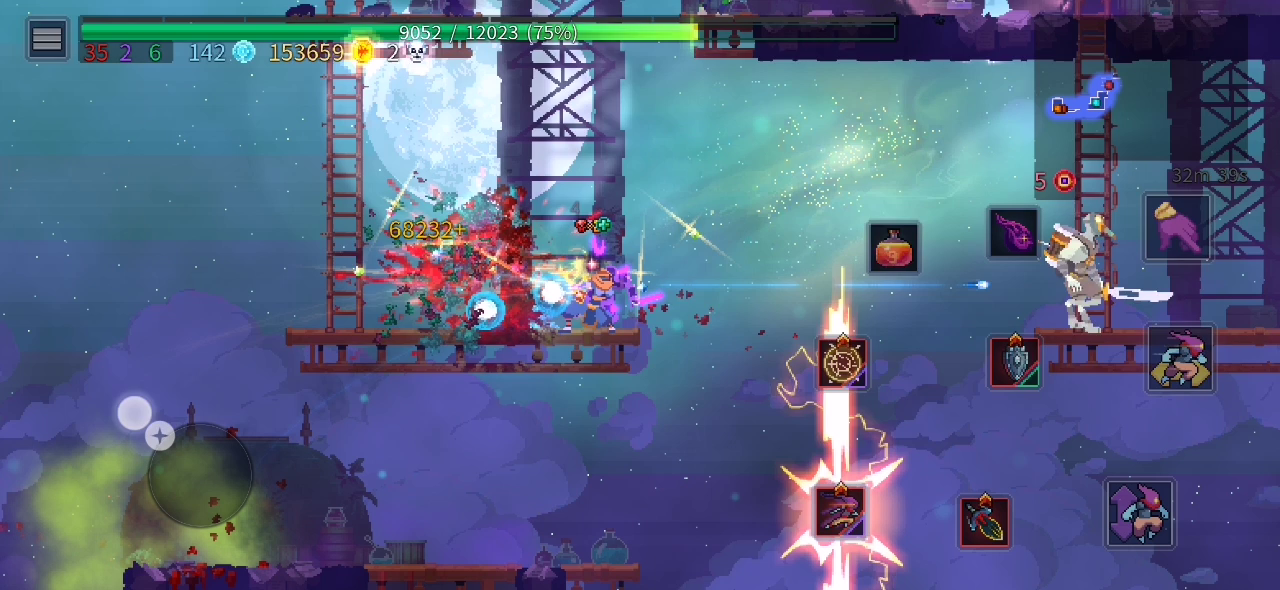1280x590 pixels.
Task: Touch the virtual movement joystick
Action: pos(199,475)
